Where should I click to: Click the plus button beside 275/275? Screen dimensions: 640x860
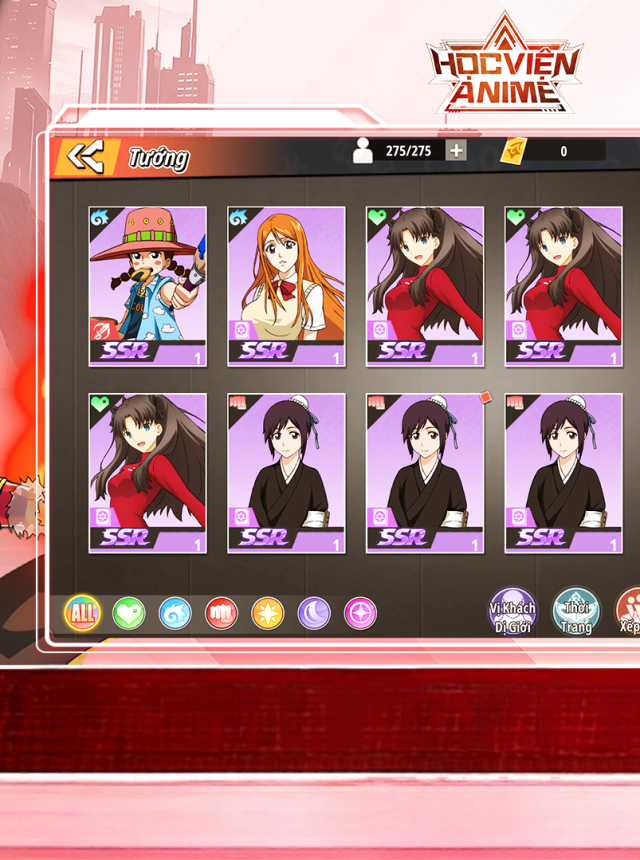456,150
